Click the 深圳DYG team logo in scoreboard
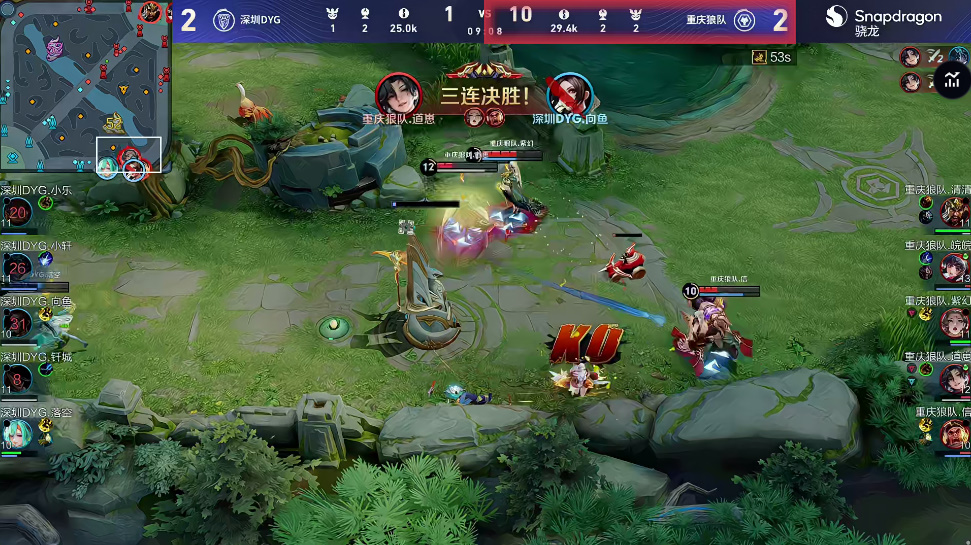 223,20
